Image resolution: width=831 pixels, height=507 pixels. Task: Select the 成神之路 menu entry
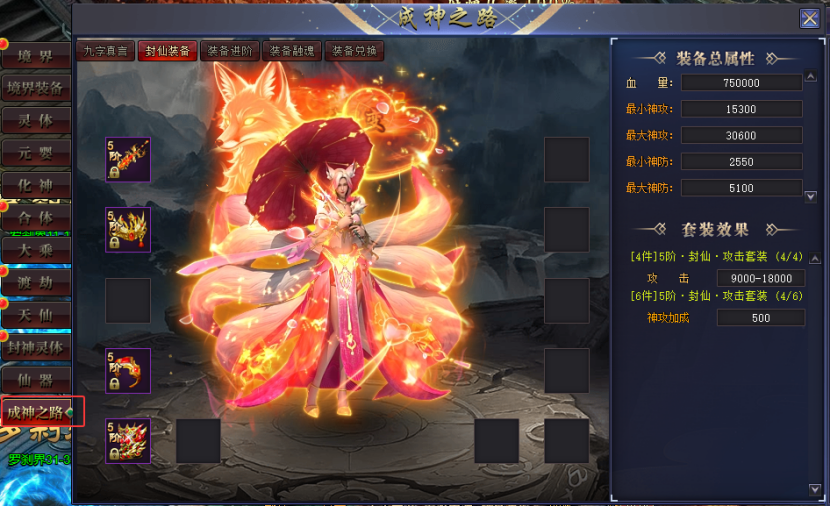click(x=38, y=412)
